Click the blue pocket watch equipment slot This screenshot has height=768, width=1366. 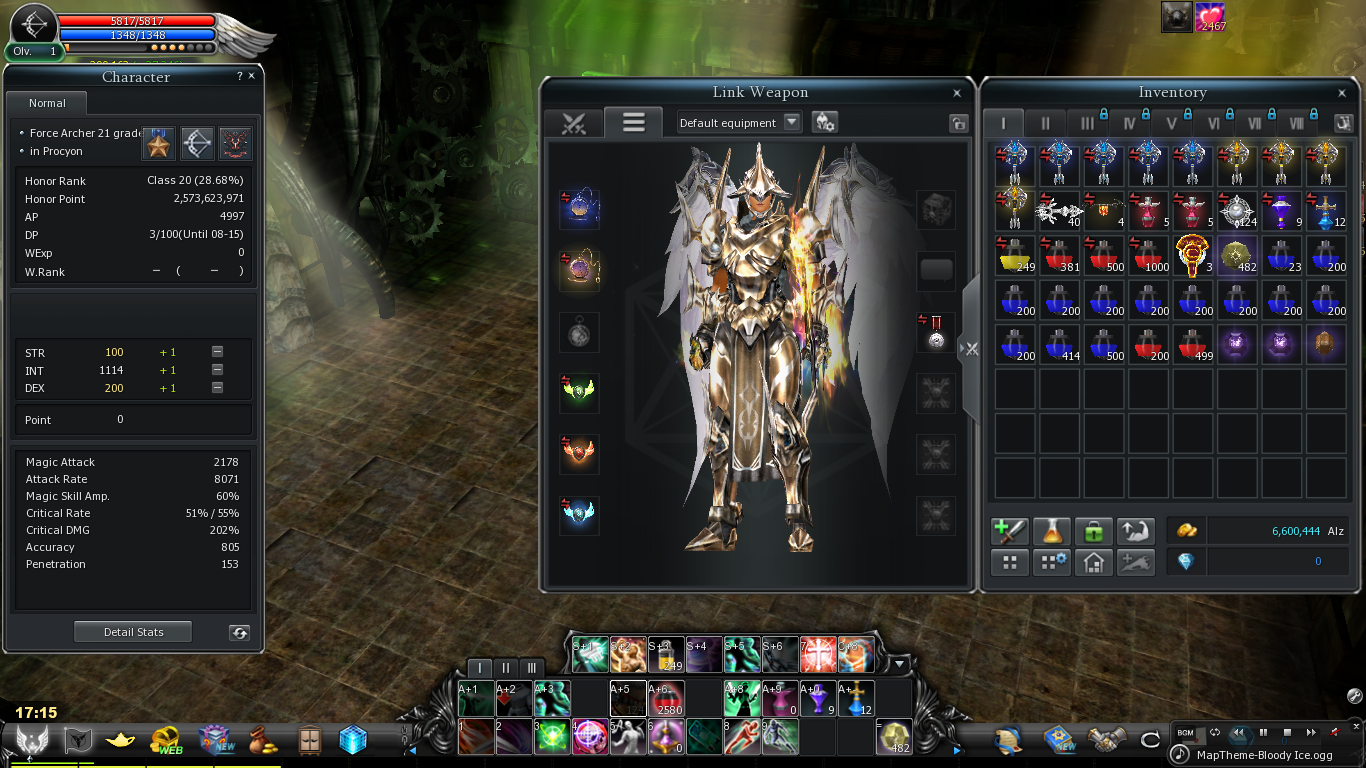pos(579,208)
